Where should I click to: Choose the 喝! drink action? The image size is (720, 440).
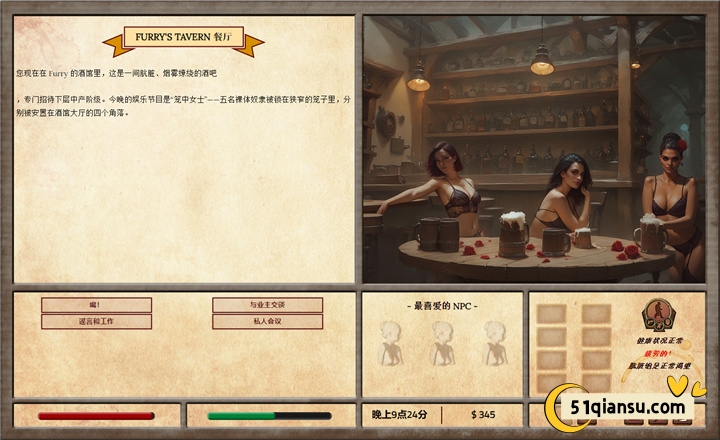[96, 305]
